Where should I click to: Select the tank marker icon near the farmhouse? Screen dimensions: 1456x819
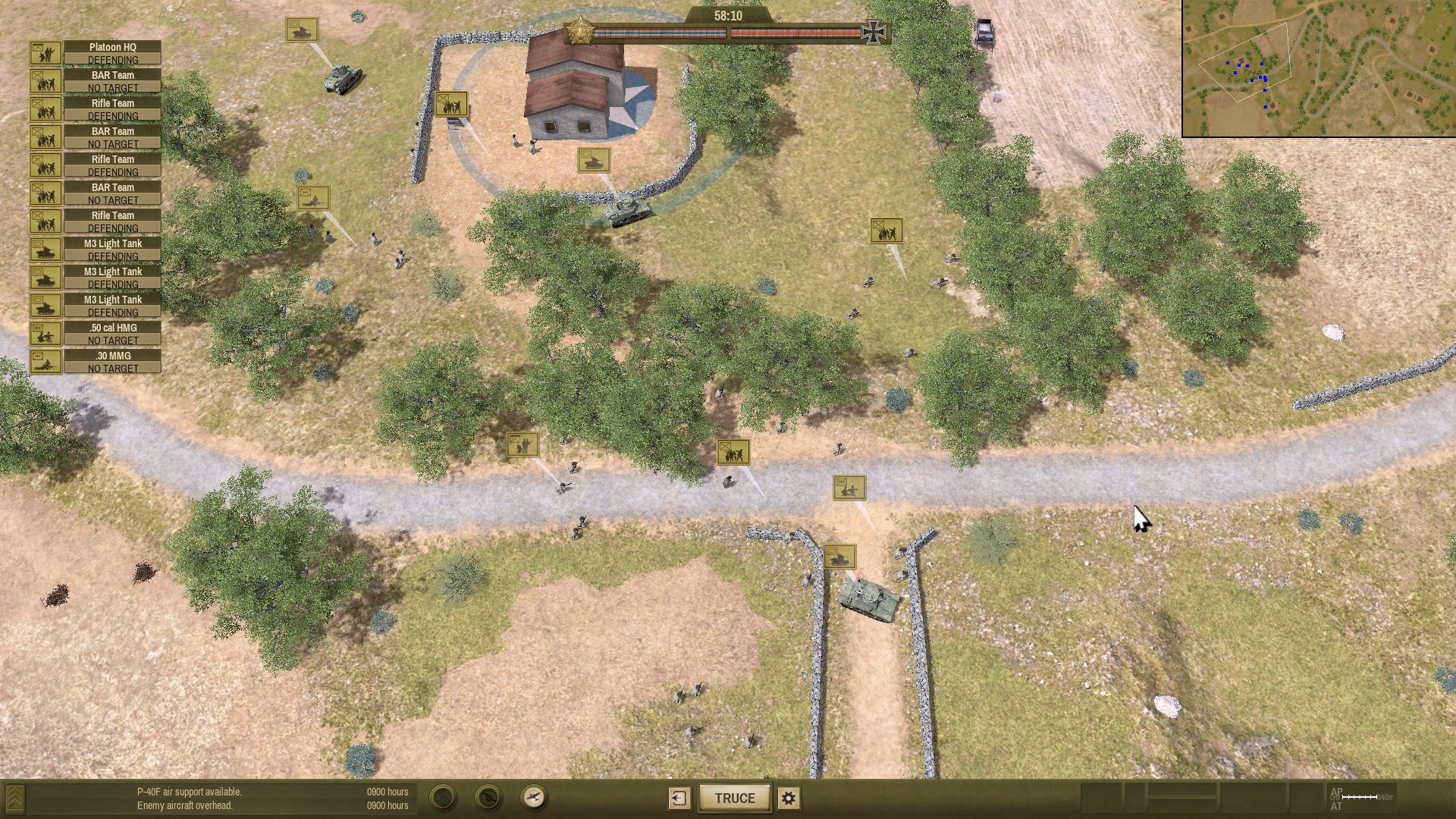(595, 161)
